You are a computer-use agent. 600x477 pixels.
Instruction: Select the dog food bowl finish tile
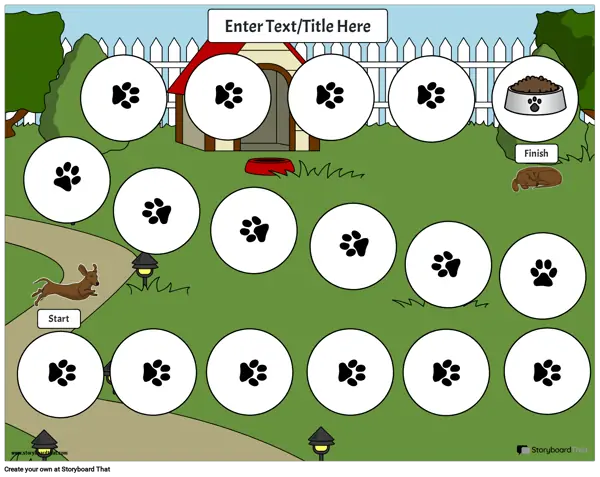click(x=535, y=98)
